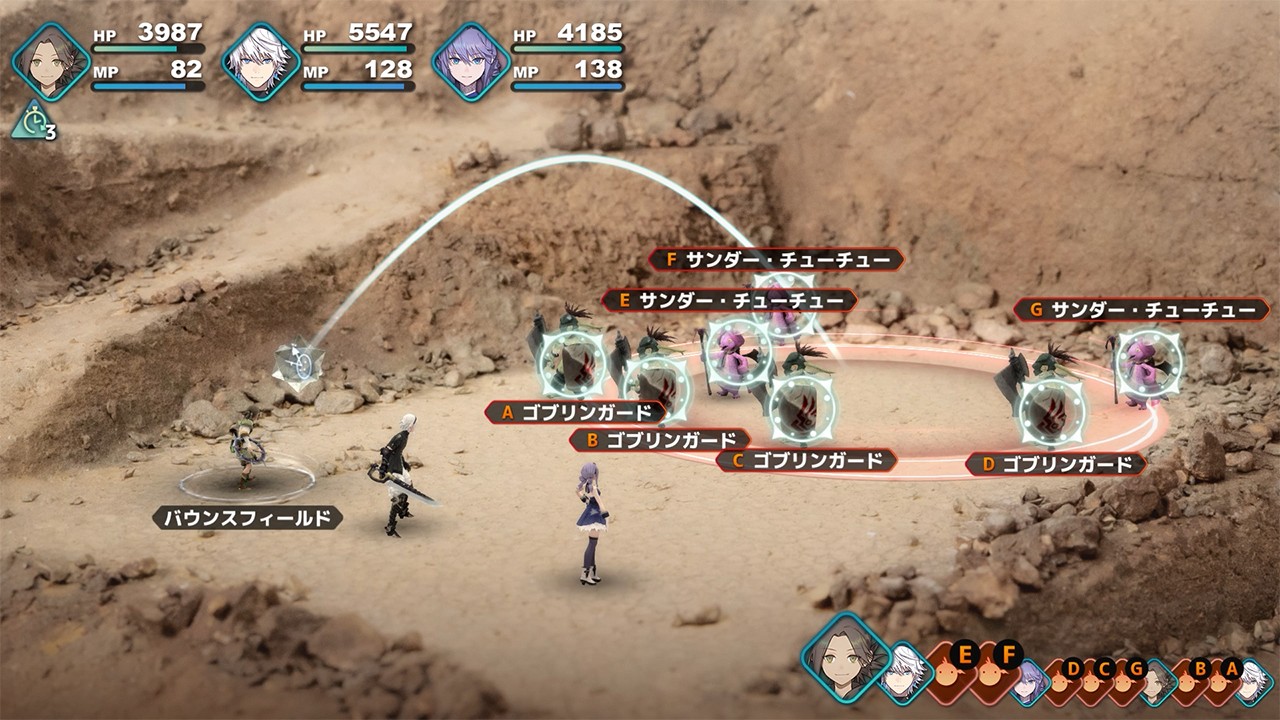Choose enemy F Thunder Chuchu label
The height and width of the screenshot is (720, 1280).
(x=776, y=260)
